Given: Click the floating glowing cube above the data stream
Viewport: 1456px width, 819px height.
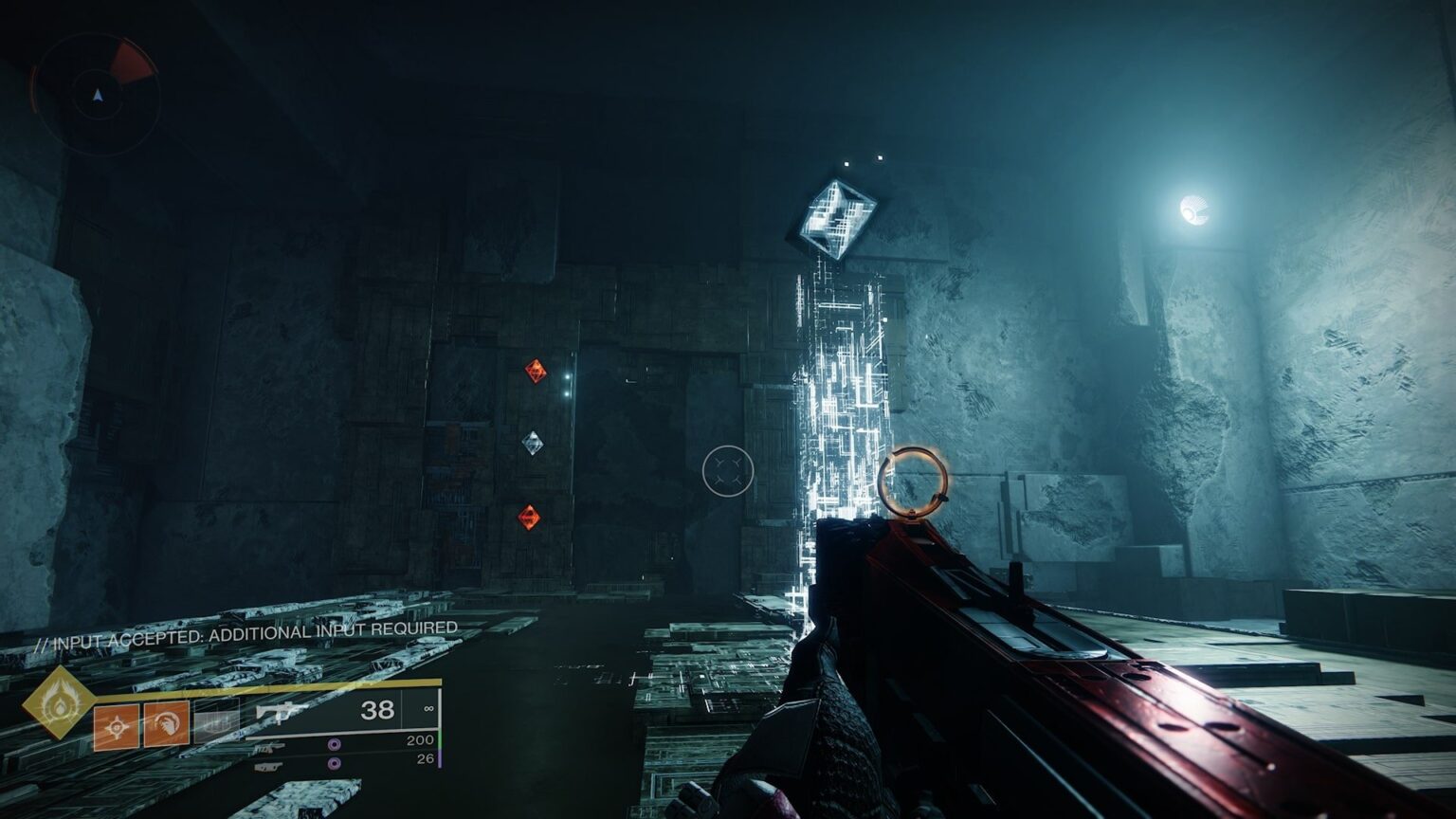Looking at the screenshot, I should pos(839,216).
